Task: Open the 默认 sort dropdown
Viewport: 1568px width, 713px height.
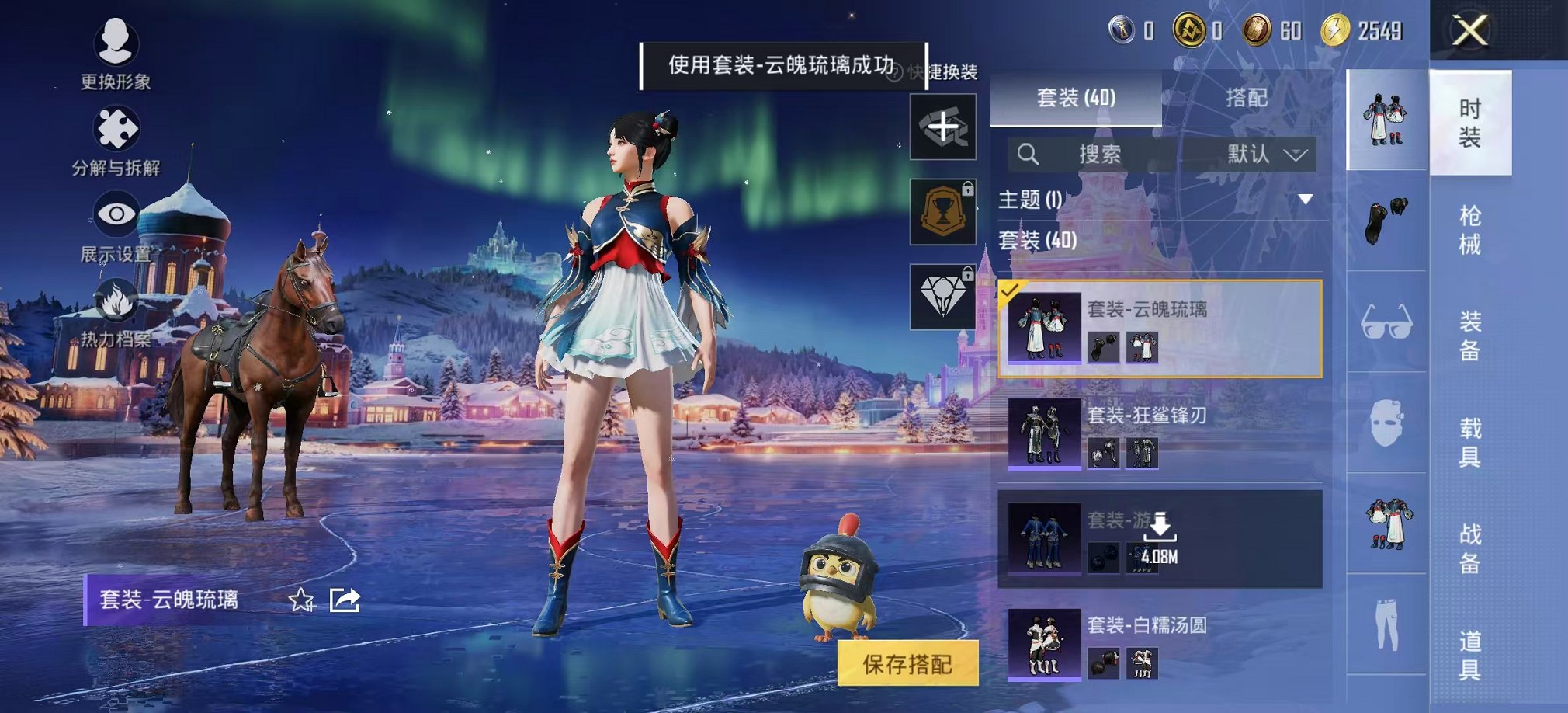Action: point(1266,155)
